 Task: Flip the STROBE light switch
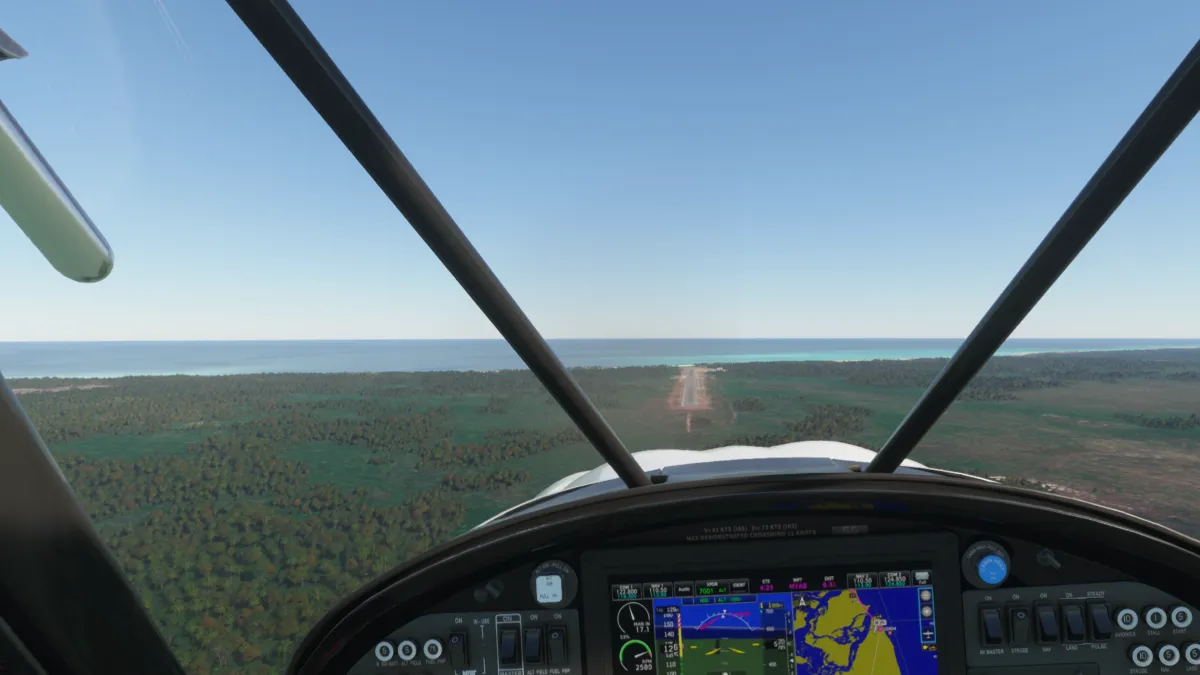pyautogui.click(x=1019, y=625)
